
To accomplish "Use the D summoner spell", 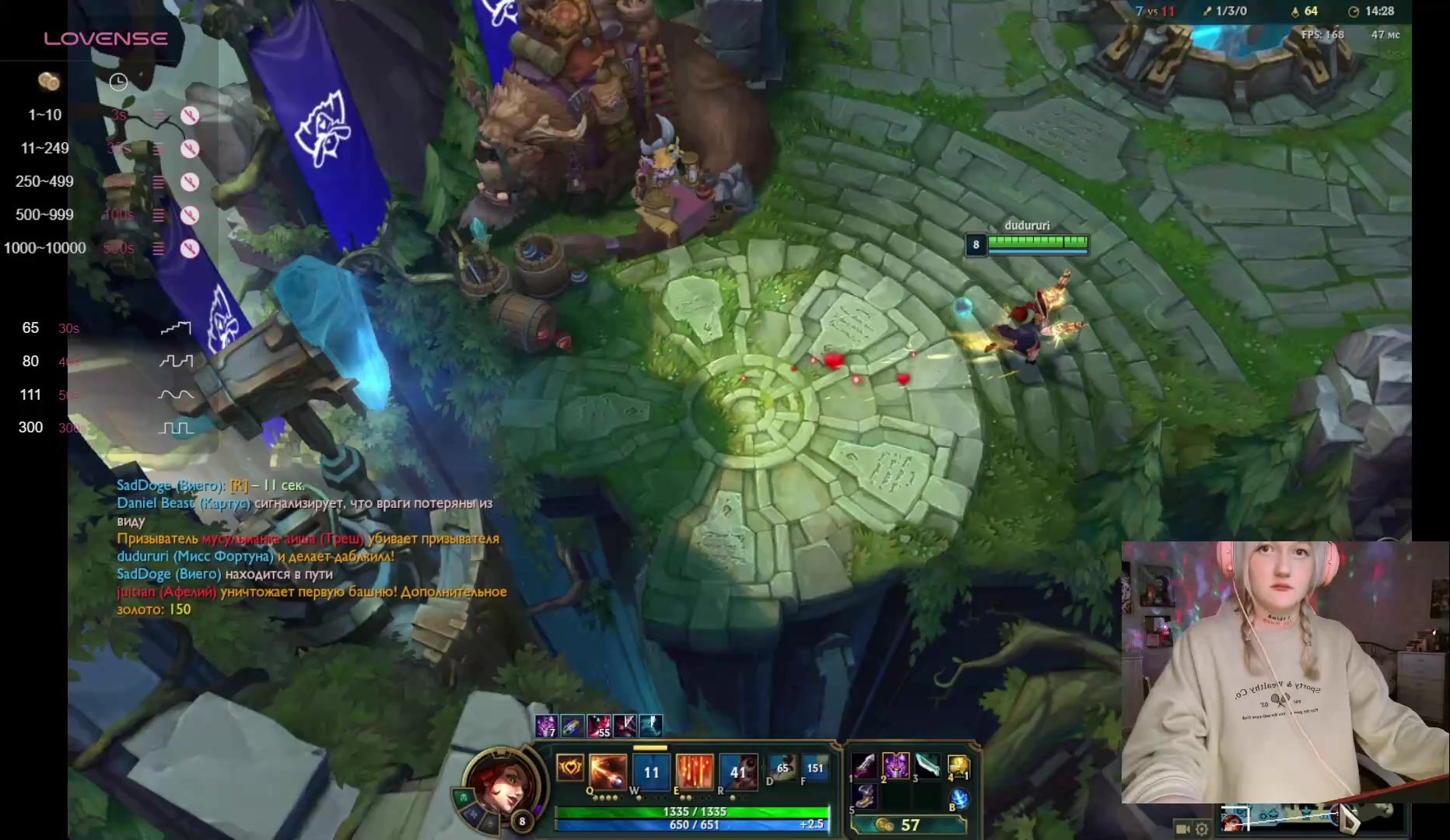I will 783,768.
